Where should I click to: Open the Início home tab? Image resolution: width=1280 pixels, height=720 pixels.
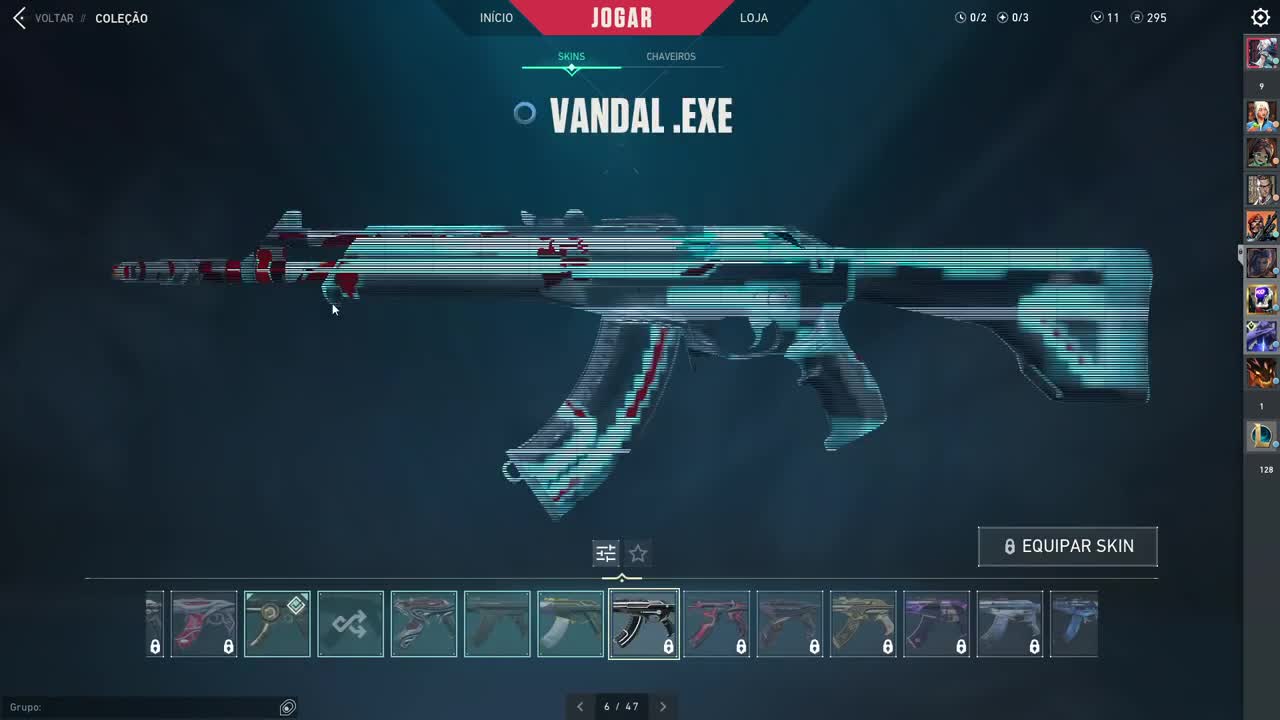[x=496, y=18]
